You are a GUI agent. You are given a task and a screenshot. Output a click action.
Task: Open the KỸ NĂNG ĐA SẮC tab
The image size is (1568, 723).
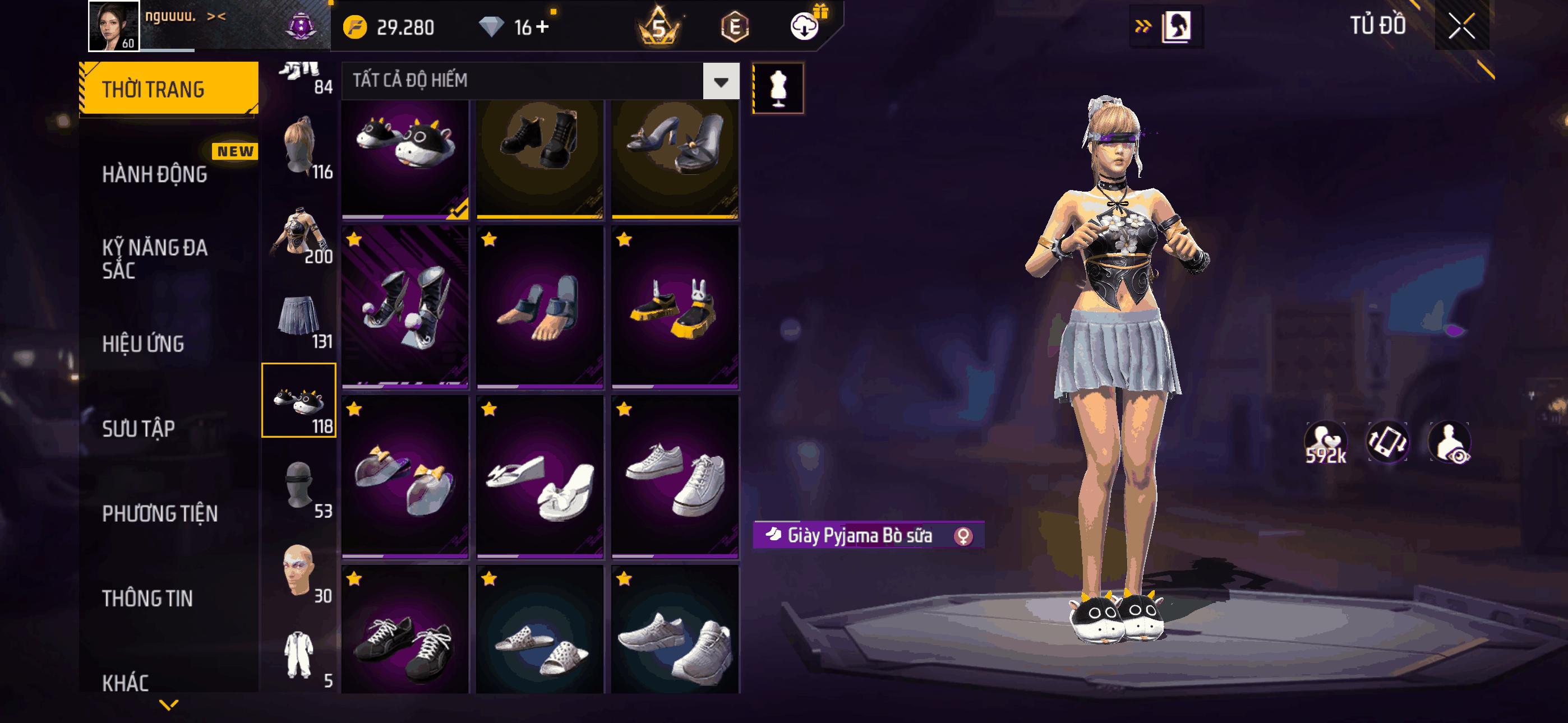tap(155, 258)
